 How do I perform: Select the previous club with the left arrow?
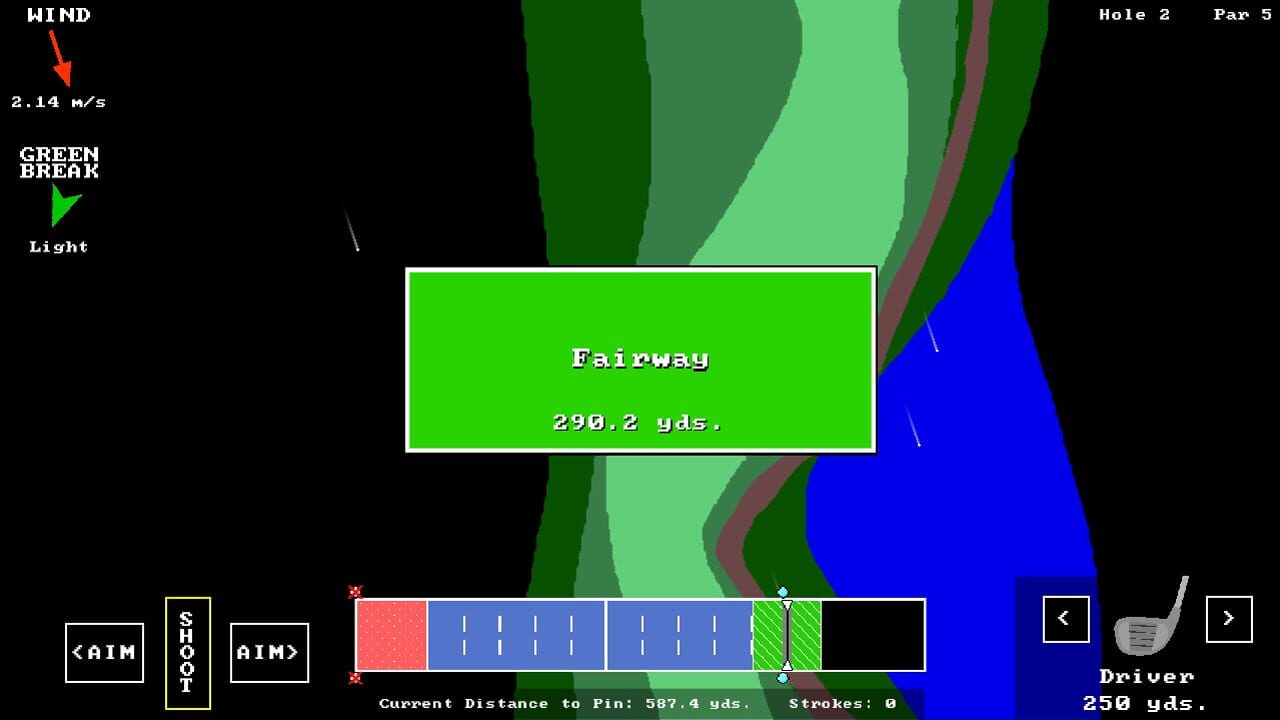click(x=1064, y=620)
